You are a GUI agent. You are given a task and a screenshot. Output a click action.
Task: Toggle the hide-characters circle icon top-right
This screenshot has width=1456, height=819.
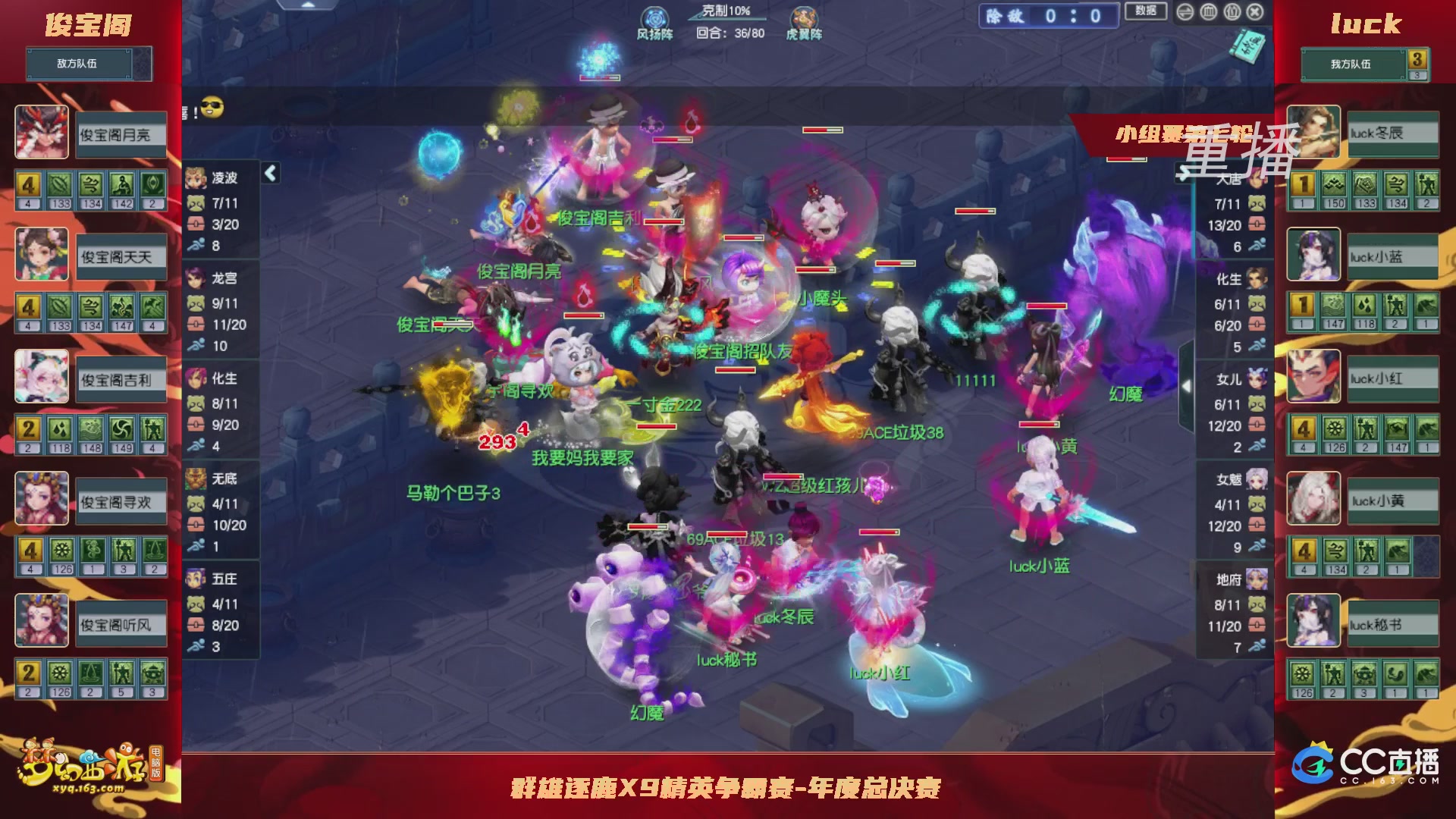tap(1232, 12)
